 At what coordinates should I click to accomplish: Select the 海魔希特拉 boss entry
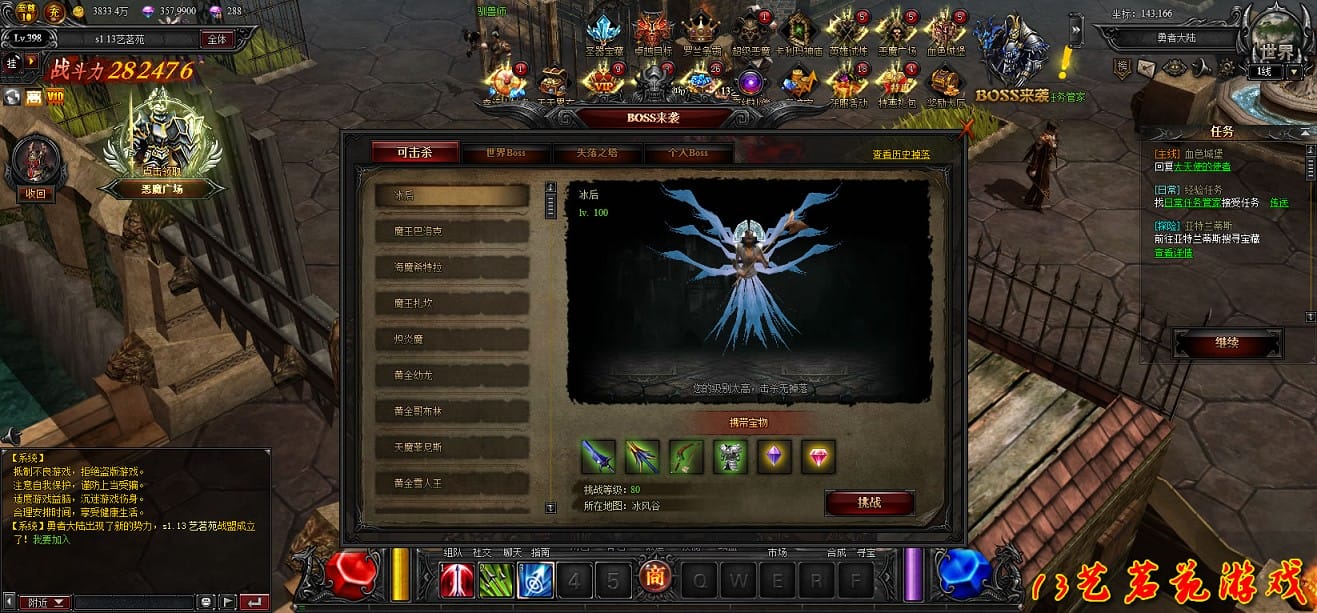451,267
